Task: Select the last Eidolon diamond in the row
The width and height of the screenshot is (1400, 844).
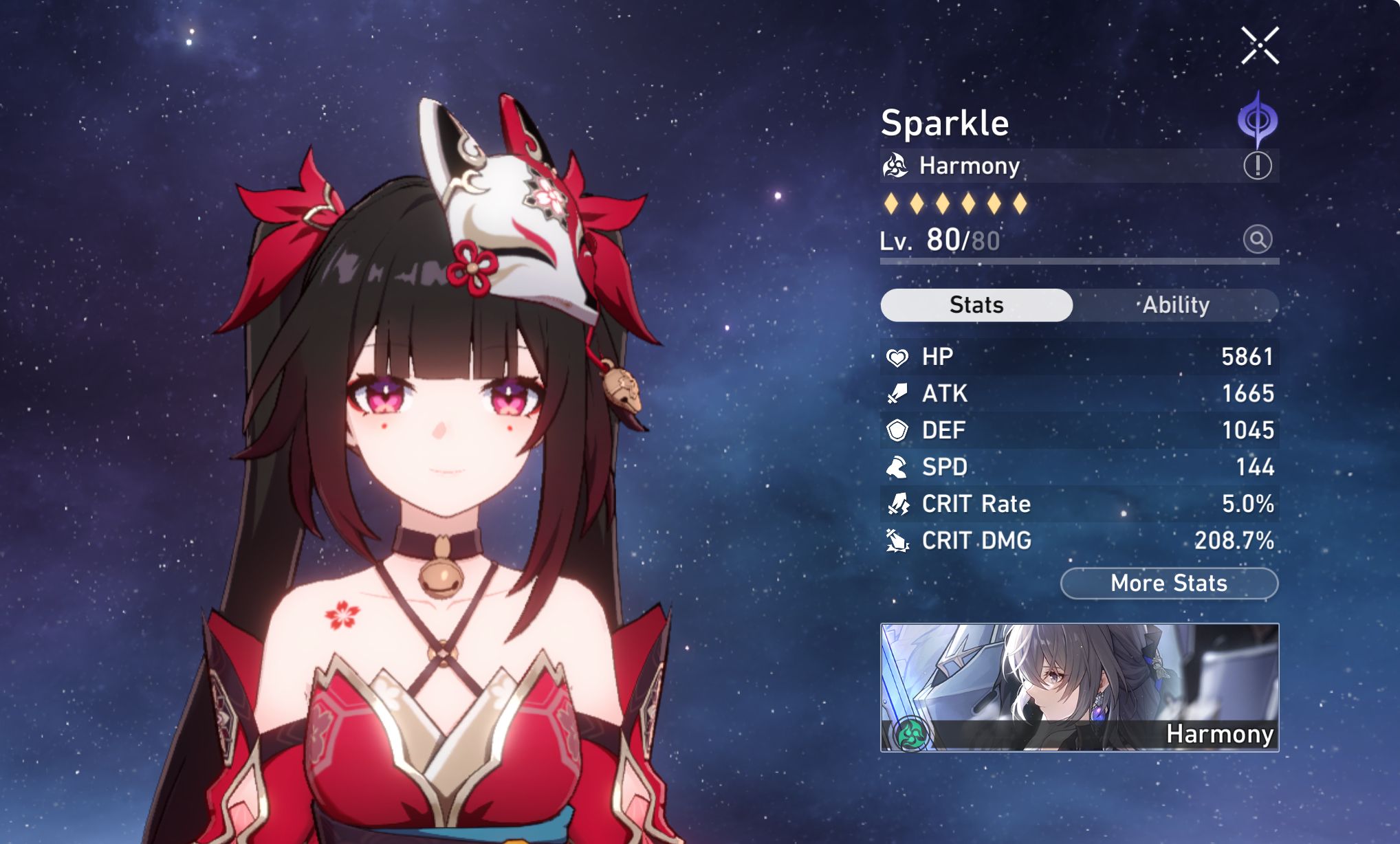Action: 1019,203
